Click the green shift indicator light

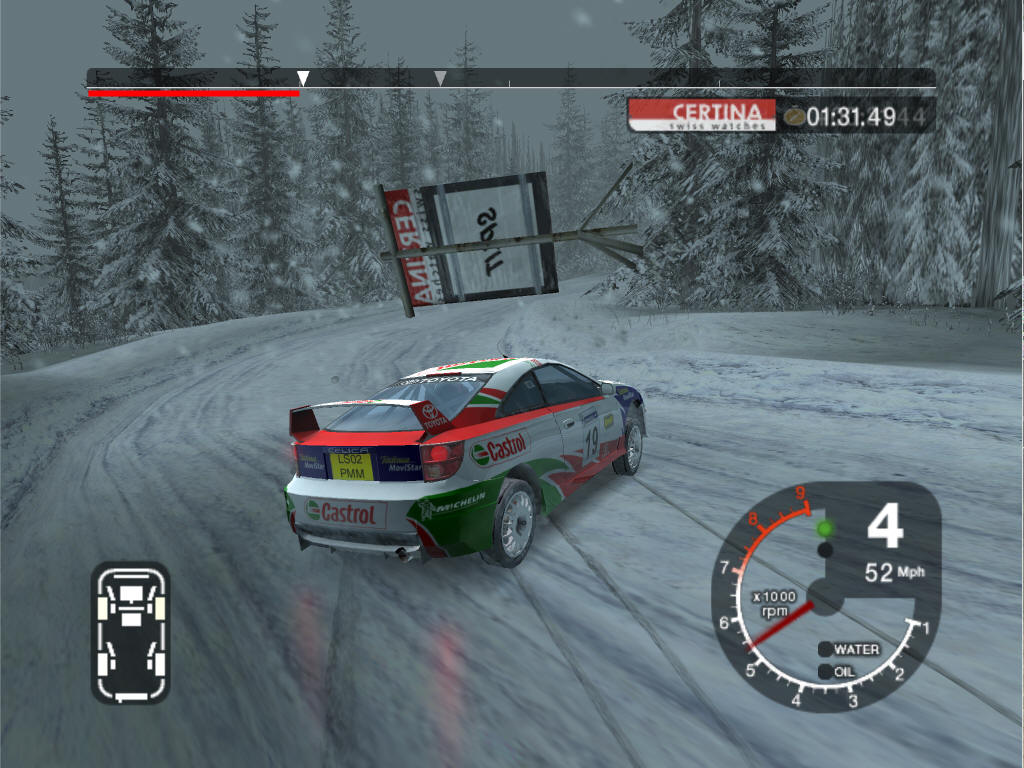coord(825,528)
